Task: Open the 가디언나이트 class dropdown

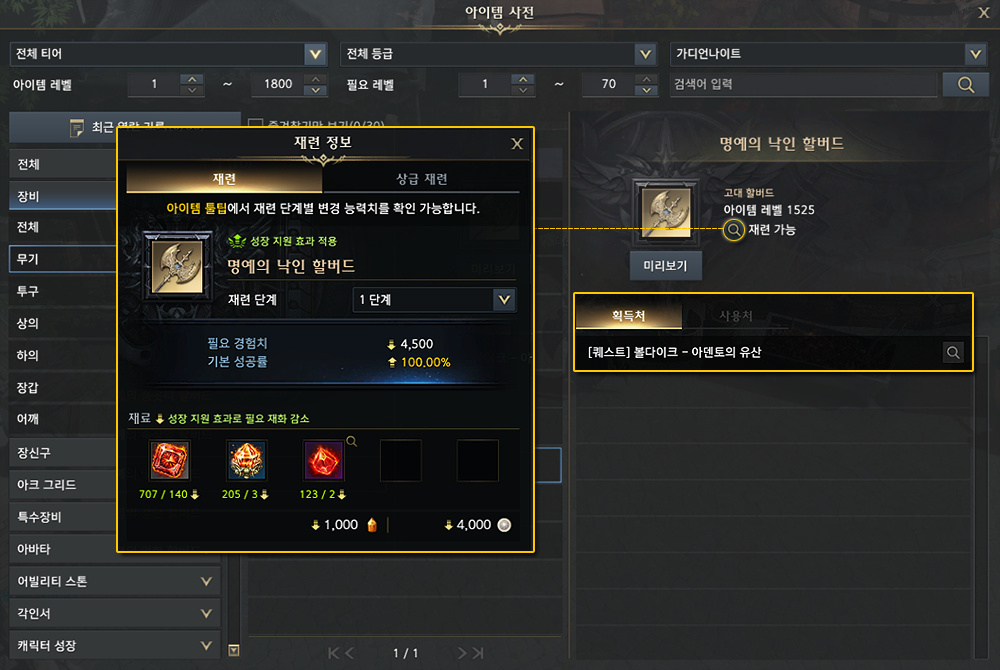Action: pyautogui.click(x=828, y=54)
